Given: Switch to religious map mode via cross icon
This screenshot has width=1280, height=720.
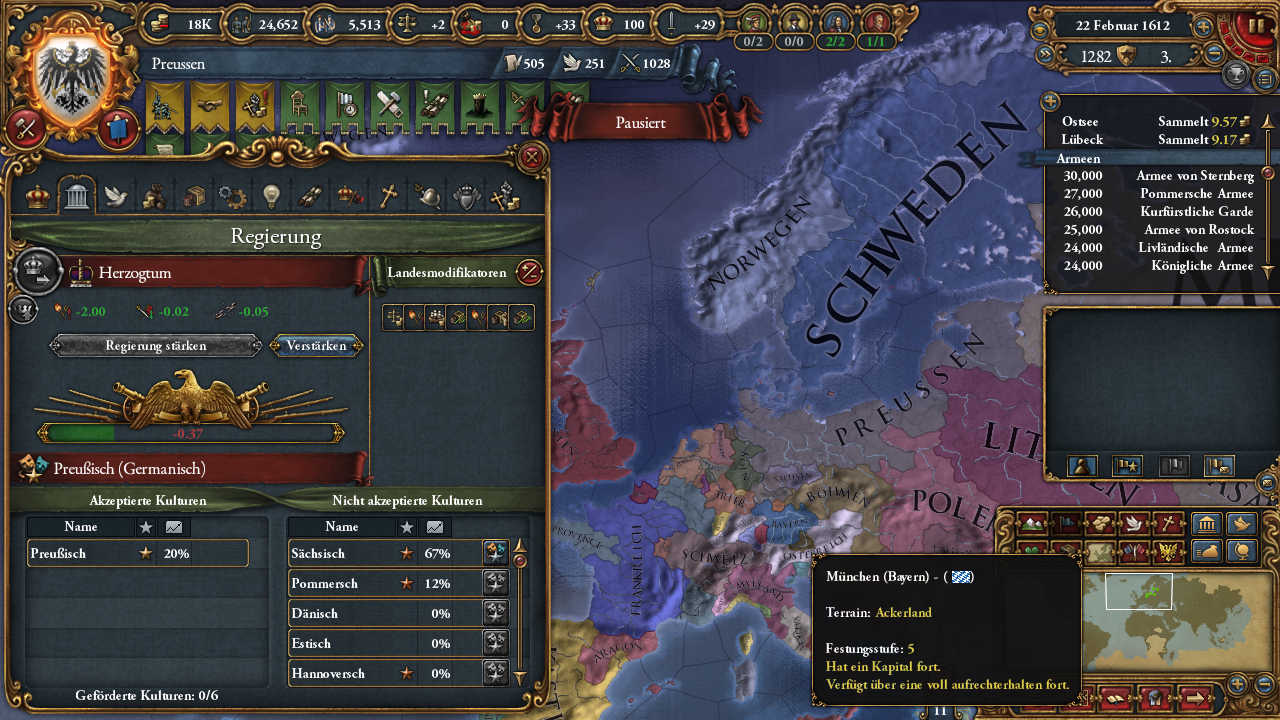Looking at the screenshot, I should click(1168, 523).
